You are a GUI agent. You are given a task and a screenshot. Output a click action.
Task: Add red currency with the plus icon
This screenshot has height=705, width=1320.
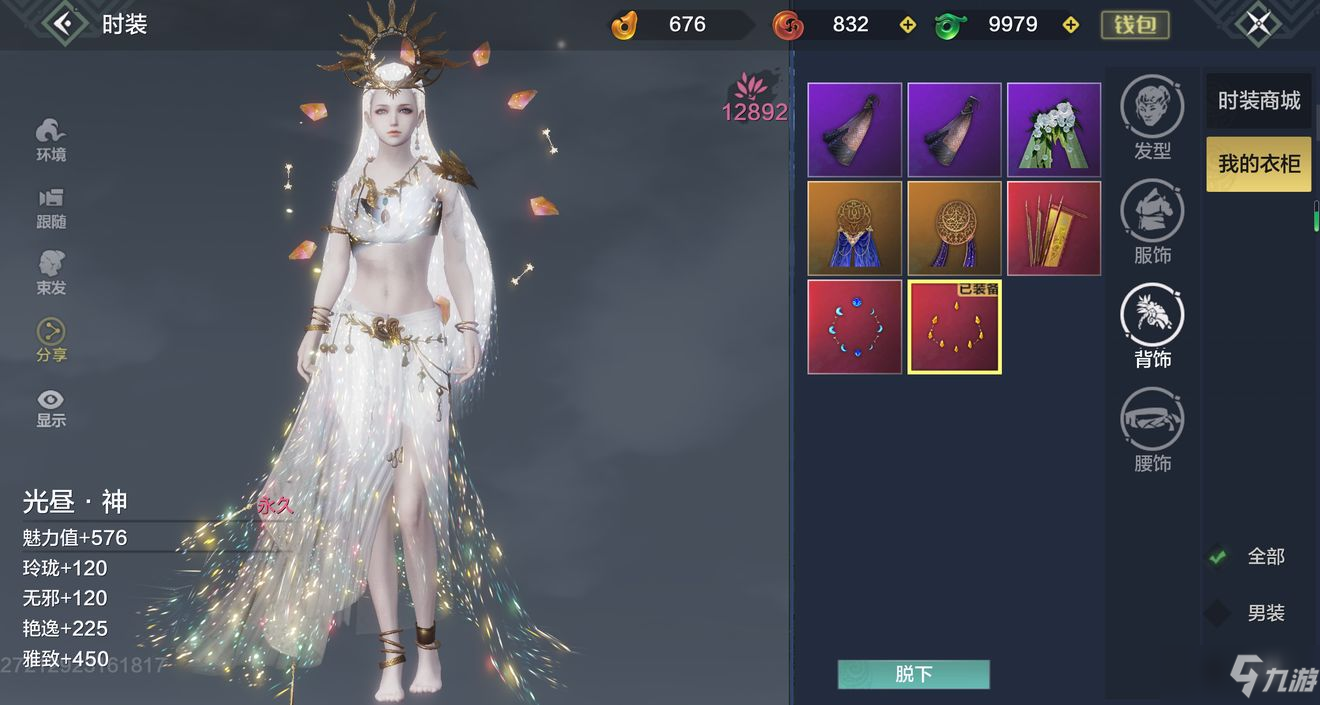pyautogui.click(x=908, y=25)
